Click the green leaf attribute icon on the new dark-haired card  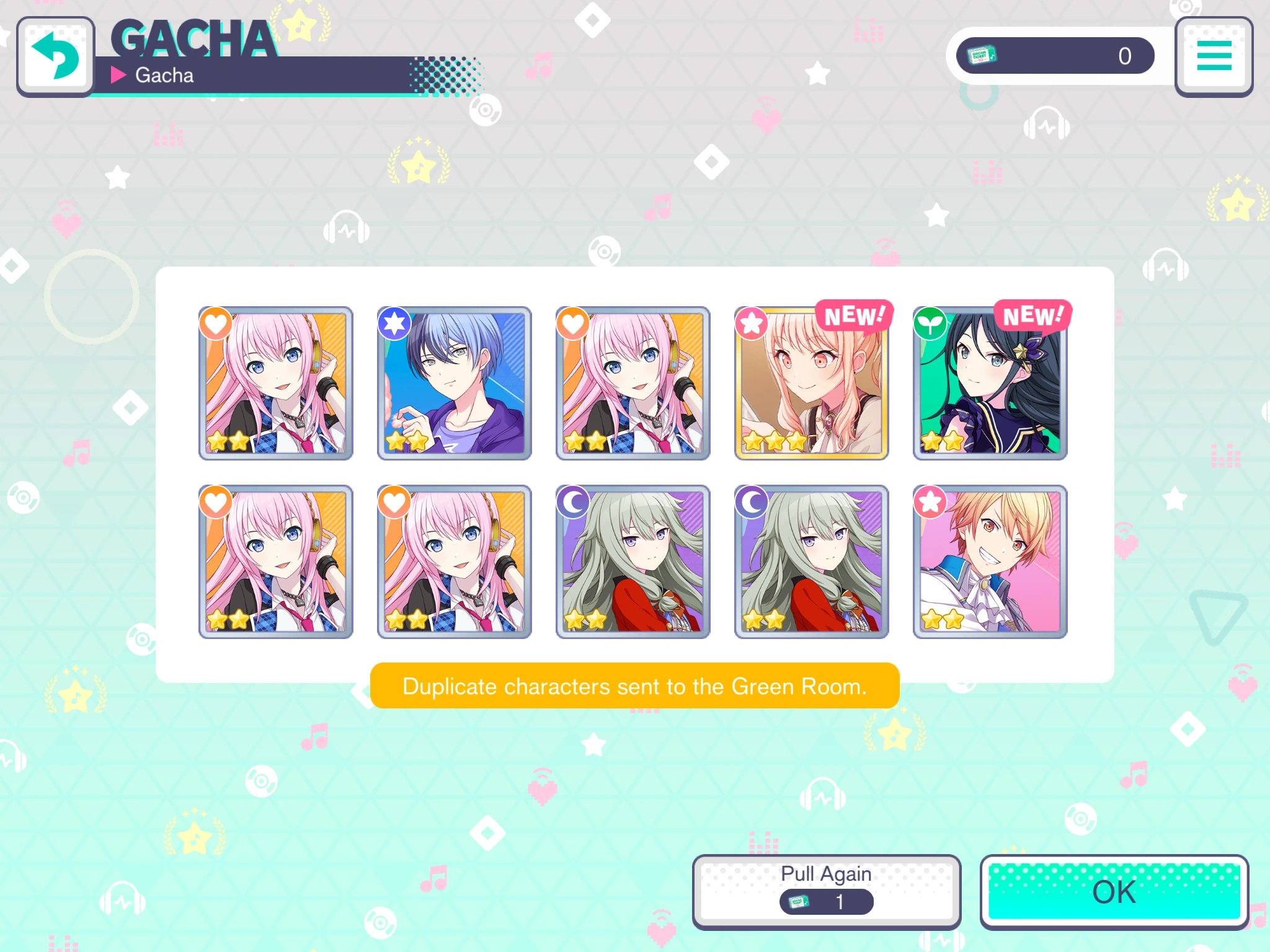(930, 324)
